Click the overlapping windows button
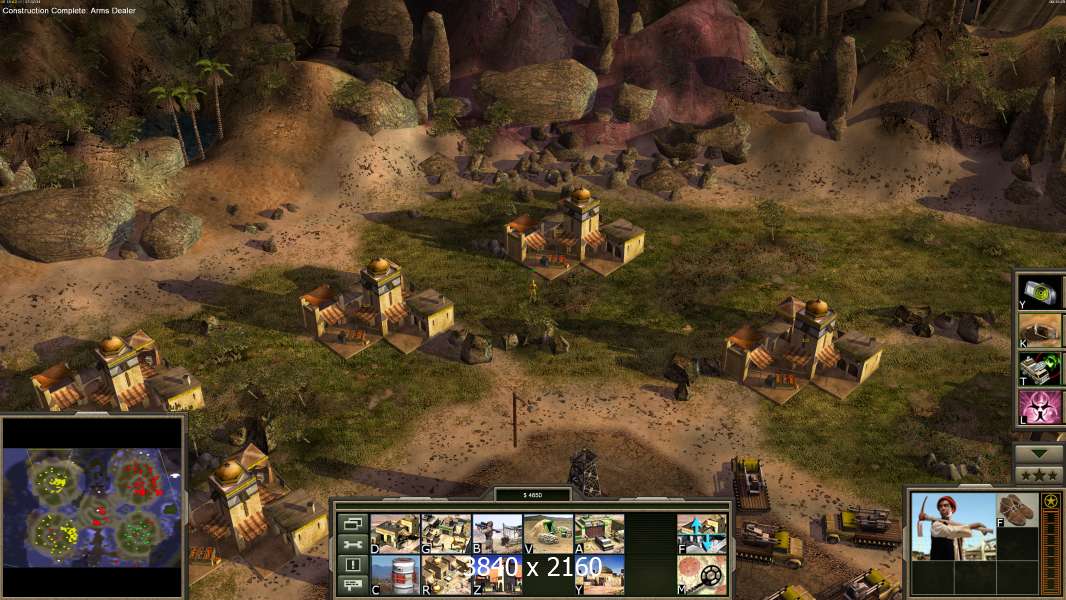 pos(352,523)
